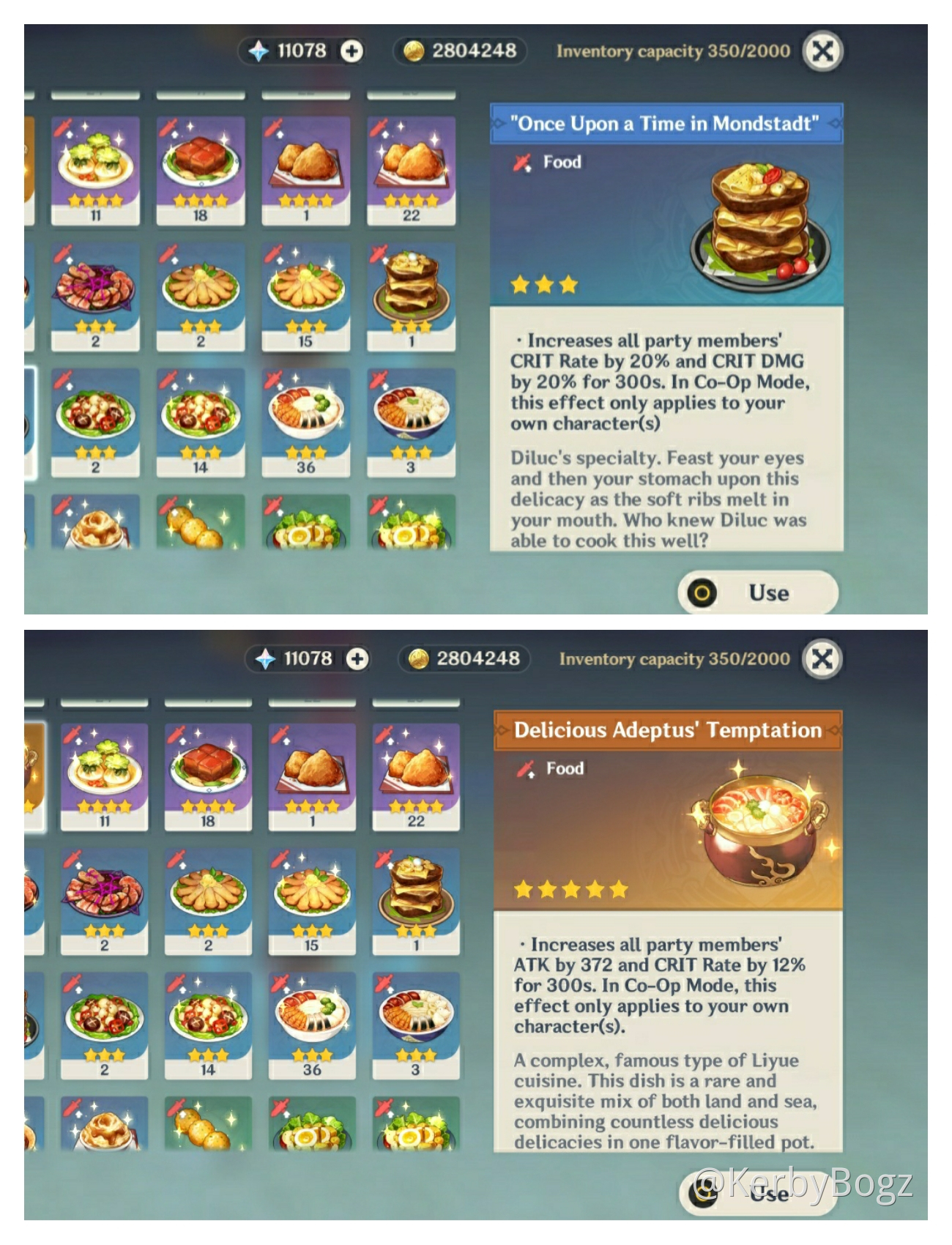
Task: Click the five-star rating row on Adeptus' Temptation
Action: click(x=570, y=889)
